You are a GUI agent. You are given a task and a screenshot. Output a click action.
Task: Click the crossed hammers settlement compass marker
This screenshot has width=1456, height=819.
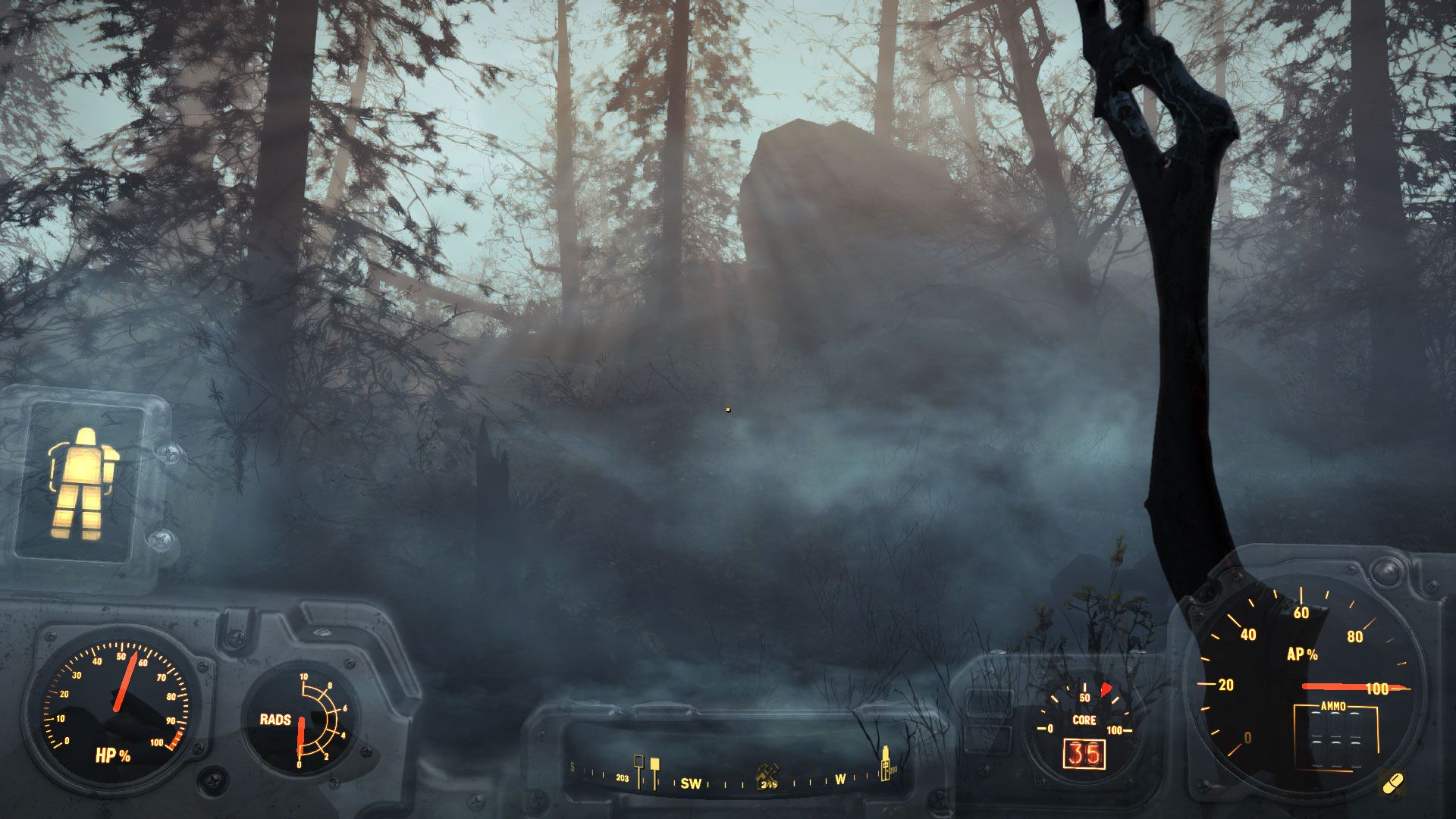pos(767,771)
